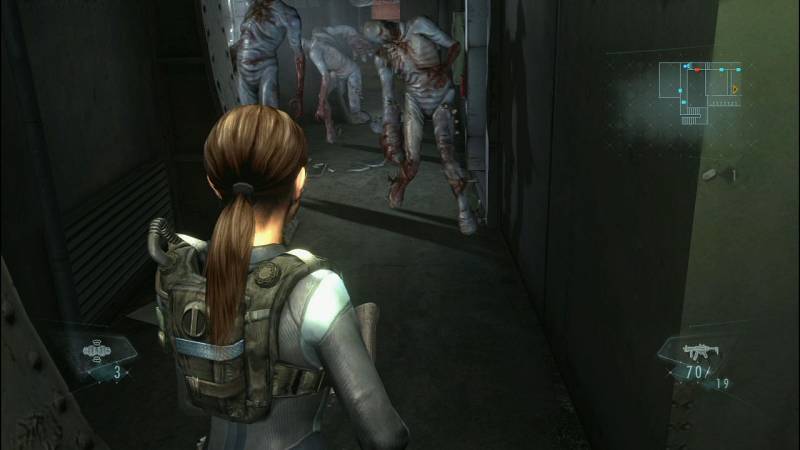Screen dimensions: 800x450
Task: Select the equipped submachine gun icon
Action: tap(697, 351)
